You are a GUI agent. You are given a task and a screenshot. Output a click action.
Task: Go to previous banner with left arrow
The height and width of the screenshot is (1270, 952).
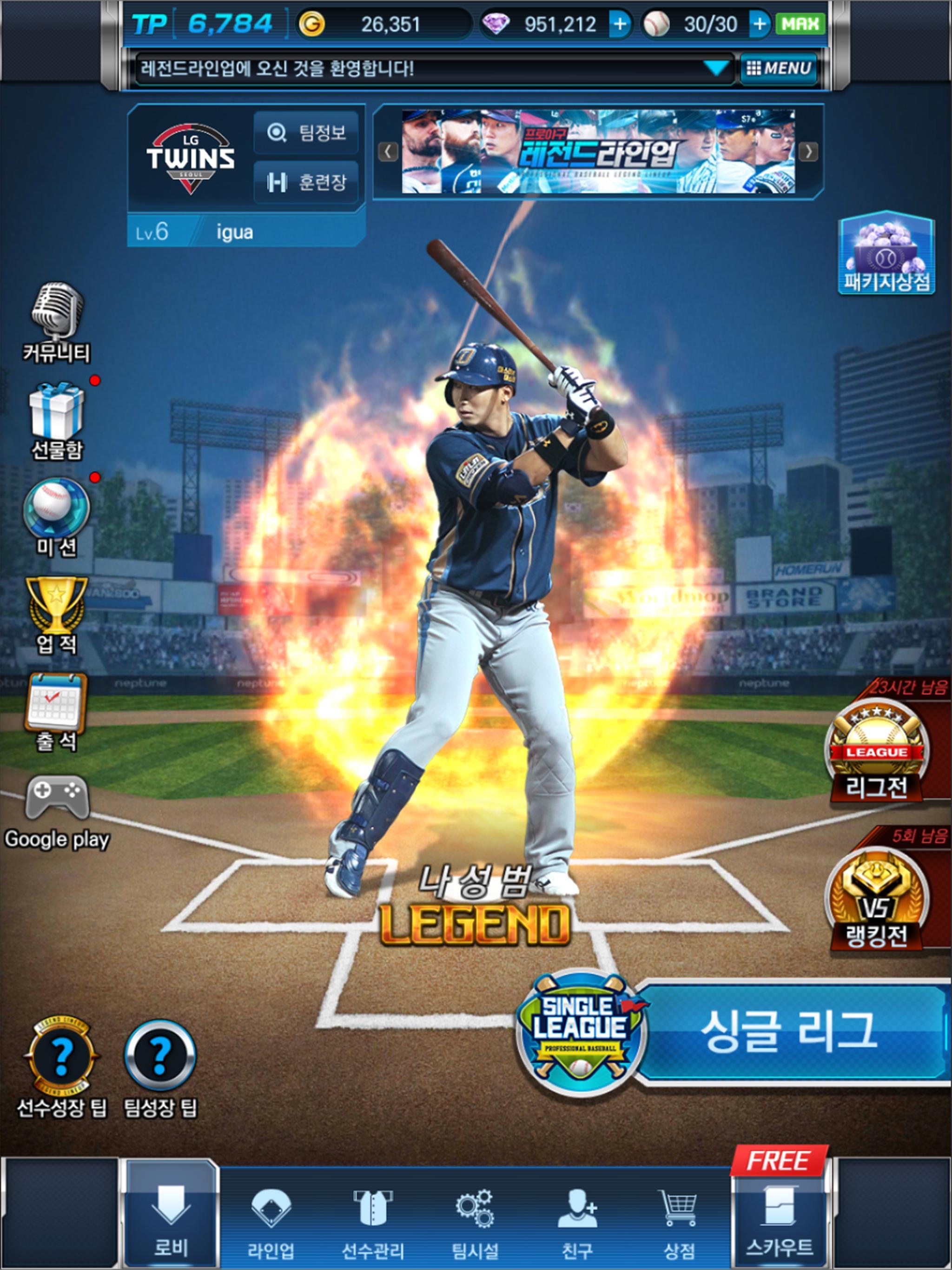(x=389, y=151)
